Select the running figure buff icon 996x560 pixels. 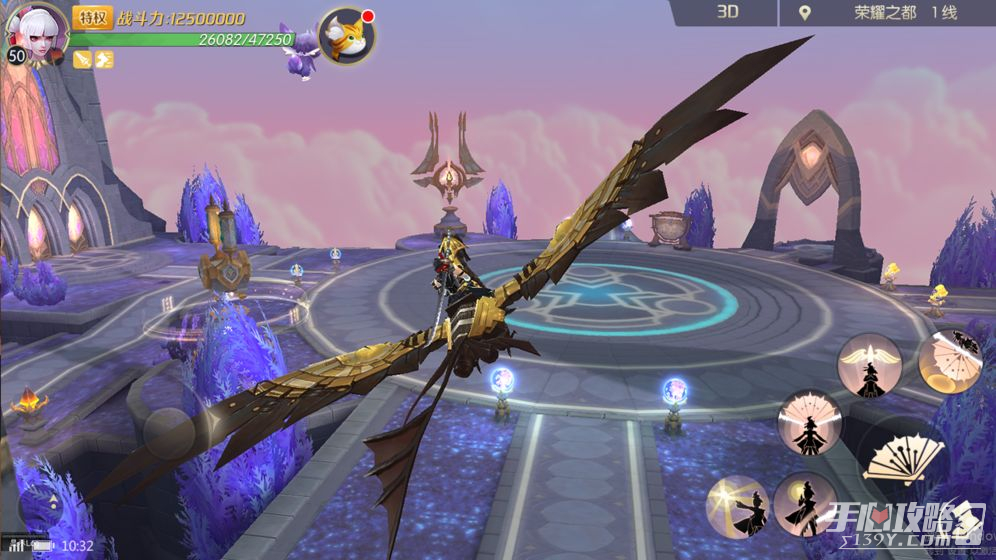click(x=104, y=59)
